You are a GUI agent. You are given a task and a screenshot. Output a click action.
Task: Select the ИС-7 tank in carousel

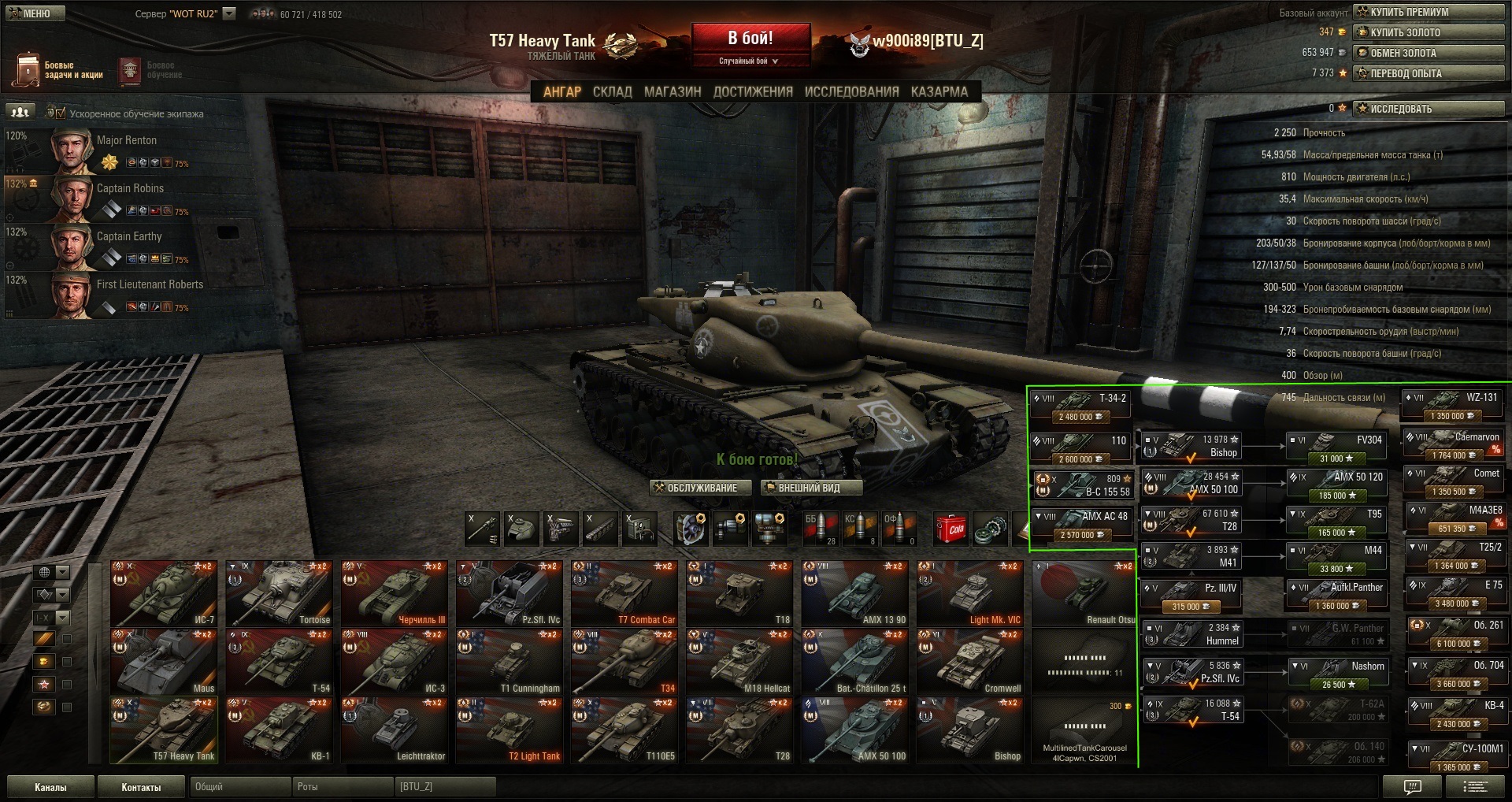pyautogui.click(x=165, y=594)
